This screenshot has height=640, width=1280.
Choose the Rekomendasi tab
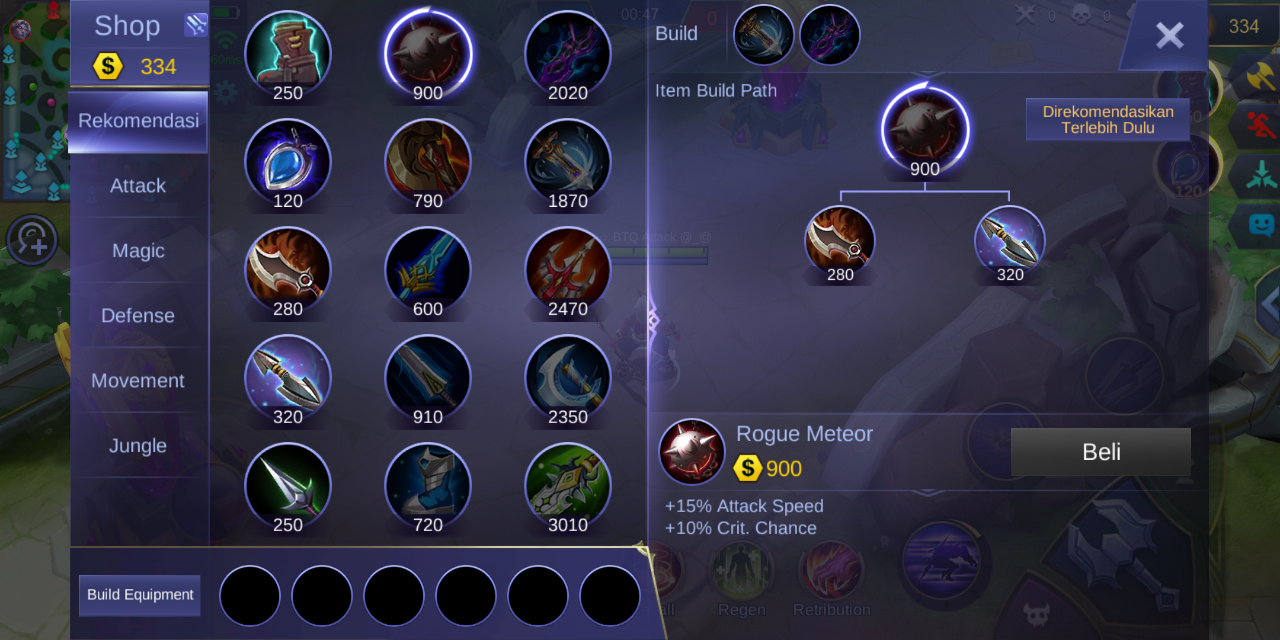click(x=138, y=121)
